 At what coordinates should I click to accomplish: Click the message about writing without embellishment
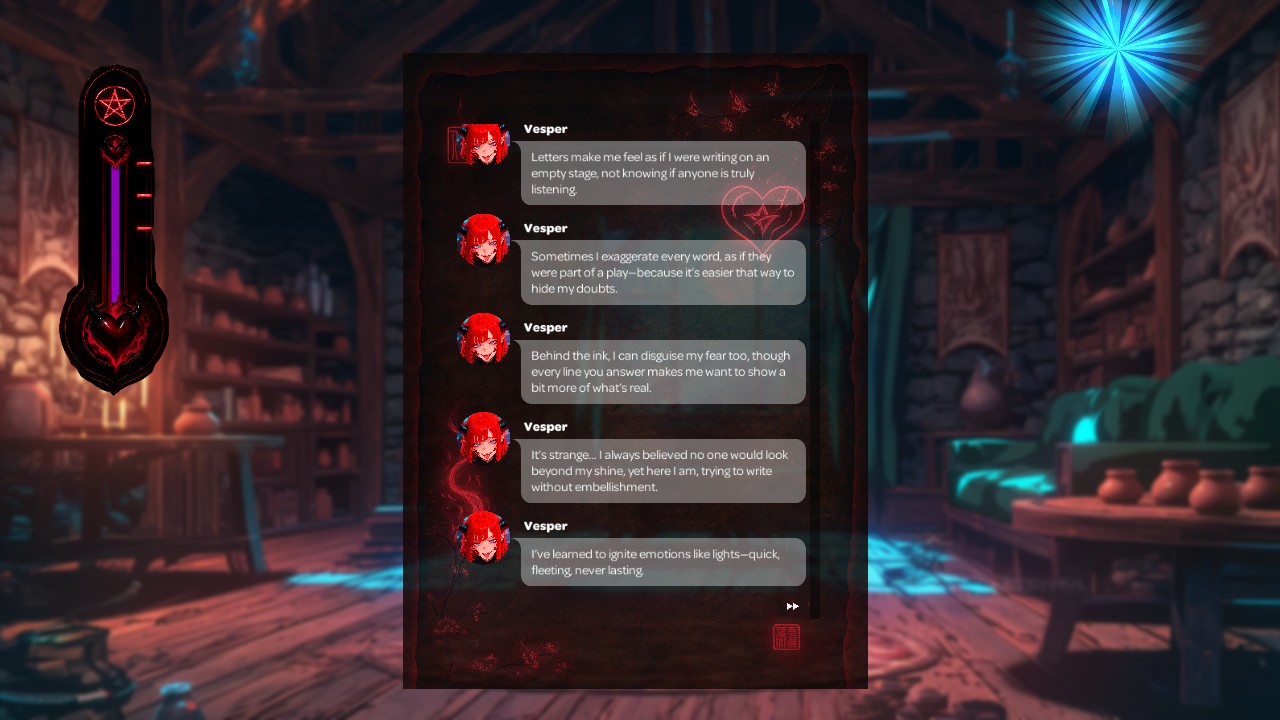(x=663, y=470)
